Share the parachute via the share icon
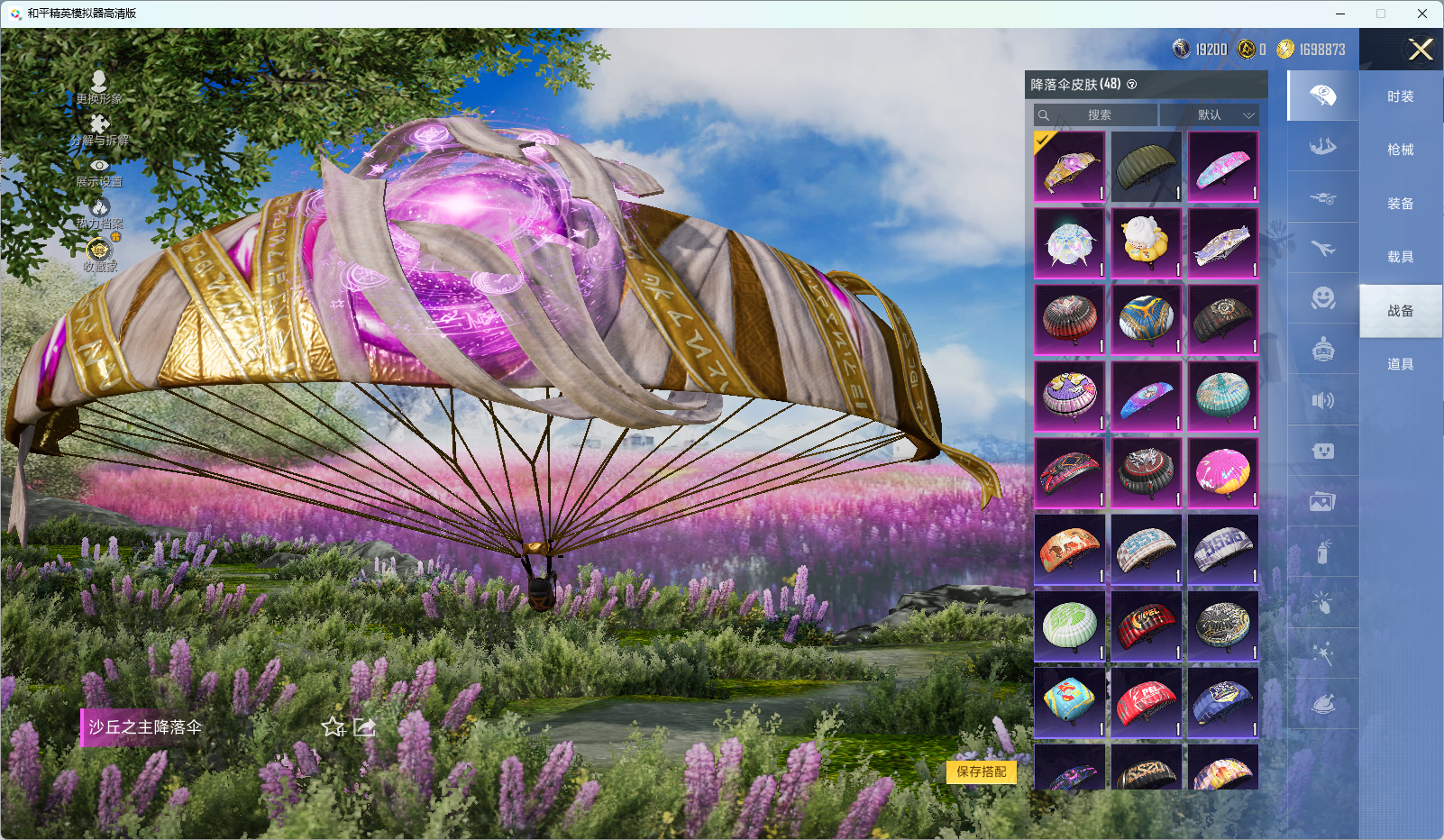Screen dimensions: 1444x840 pyautogui.click(x=364, y=727)
